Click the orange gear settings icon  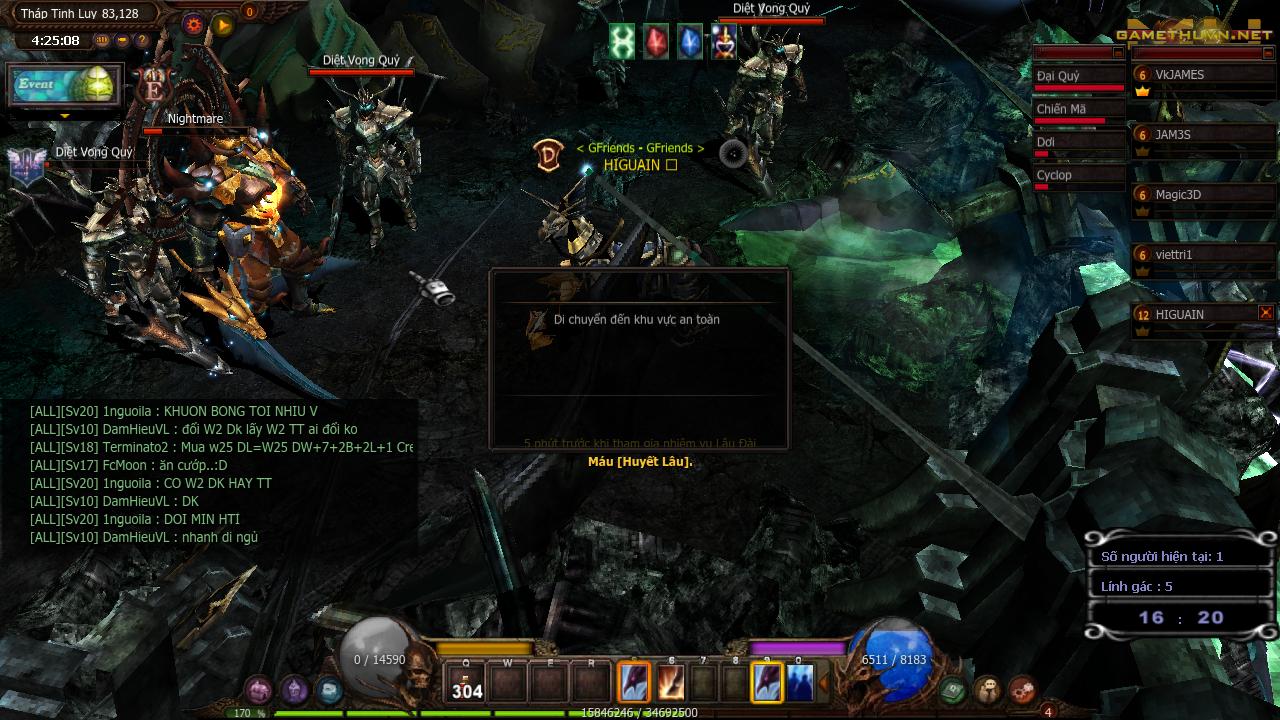click(x=194, y=25)
